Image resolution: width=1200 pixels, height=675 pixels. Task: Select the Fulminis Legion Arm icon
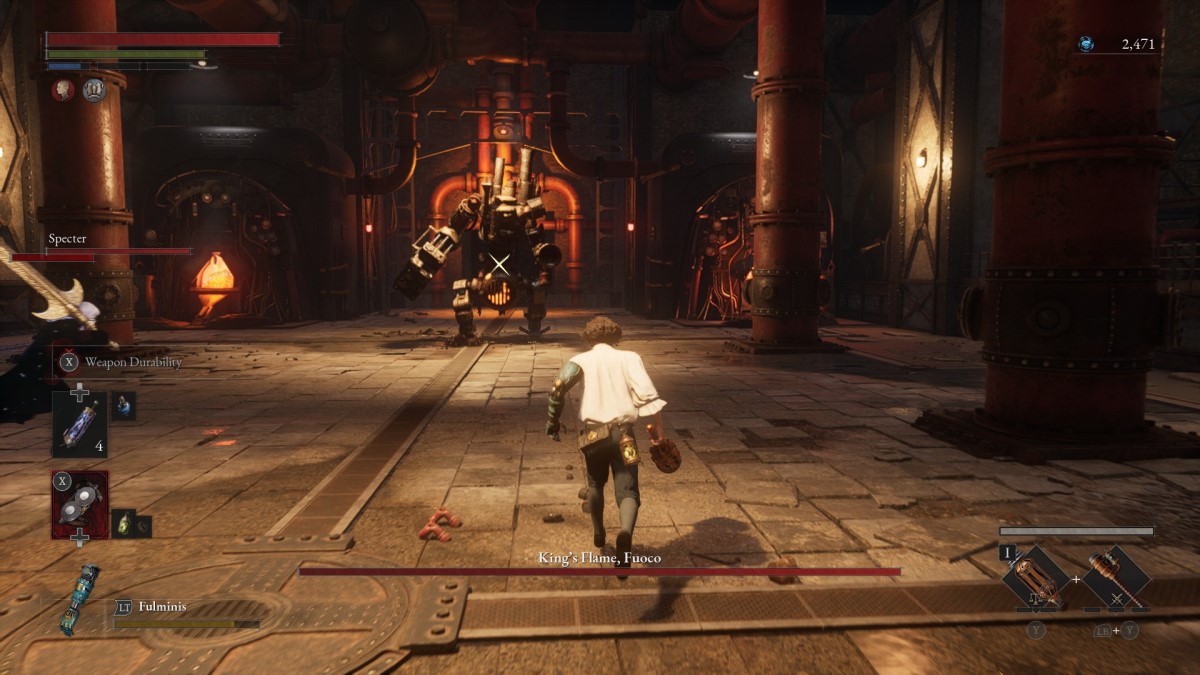click(81, 599)
